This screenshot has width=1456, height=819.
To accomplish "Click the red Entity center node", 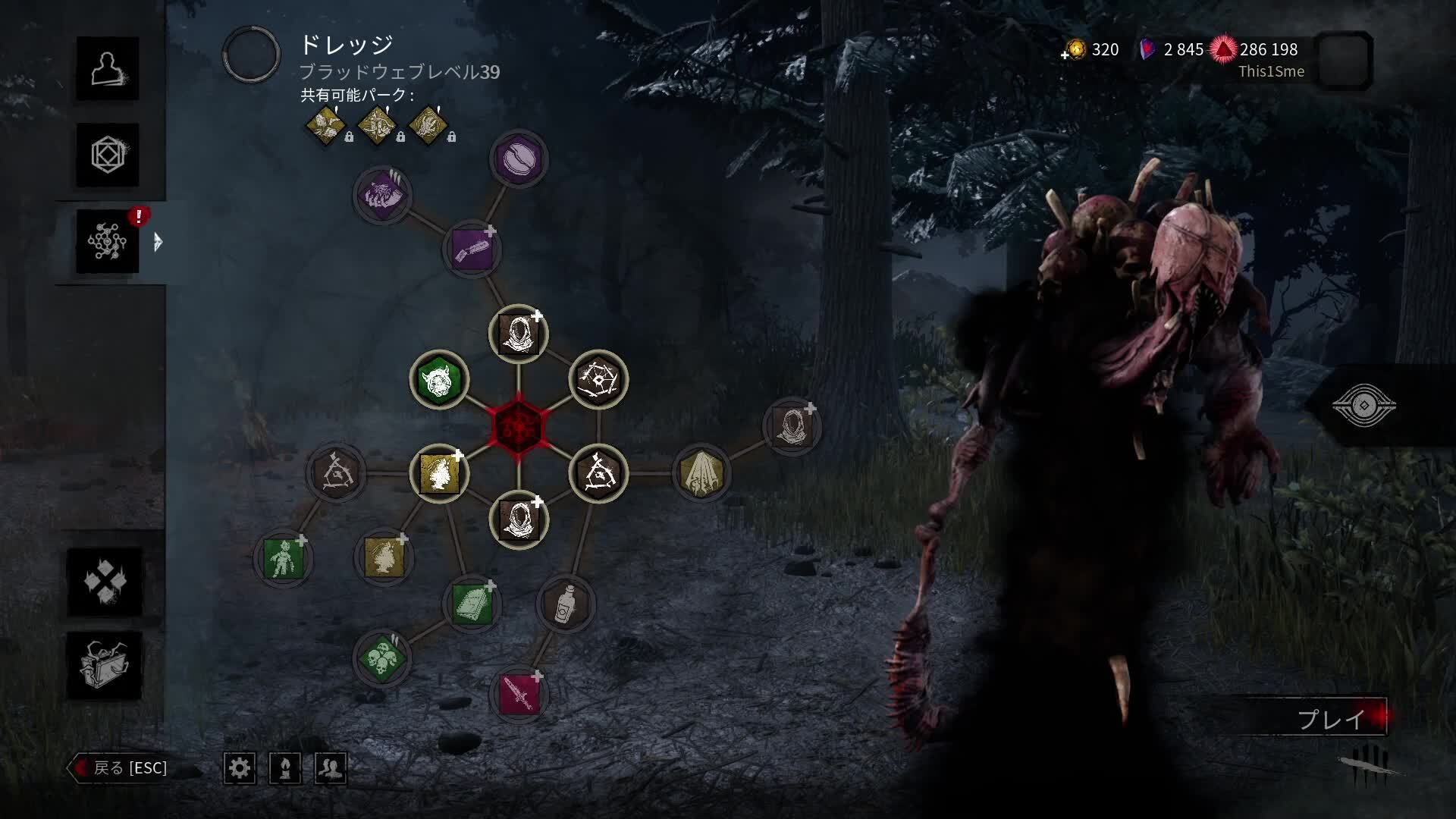I will coord(518,426).
